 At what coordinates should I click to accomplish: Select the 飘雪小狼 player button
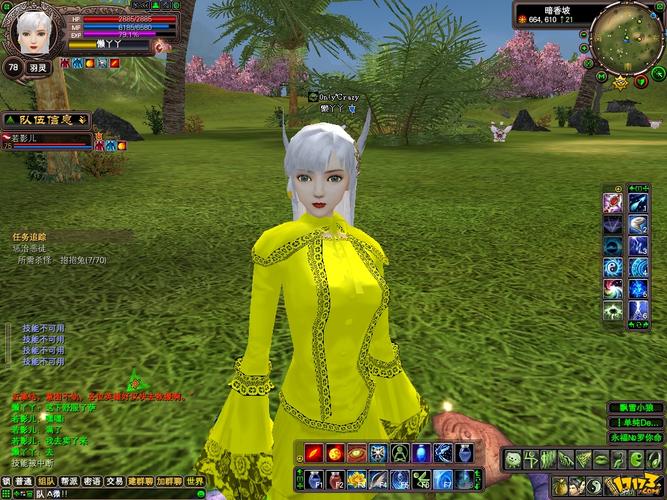point(636,407)
